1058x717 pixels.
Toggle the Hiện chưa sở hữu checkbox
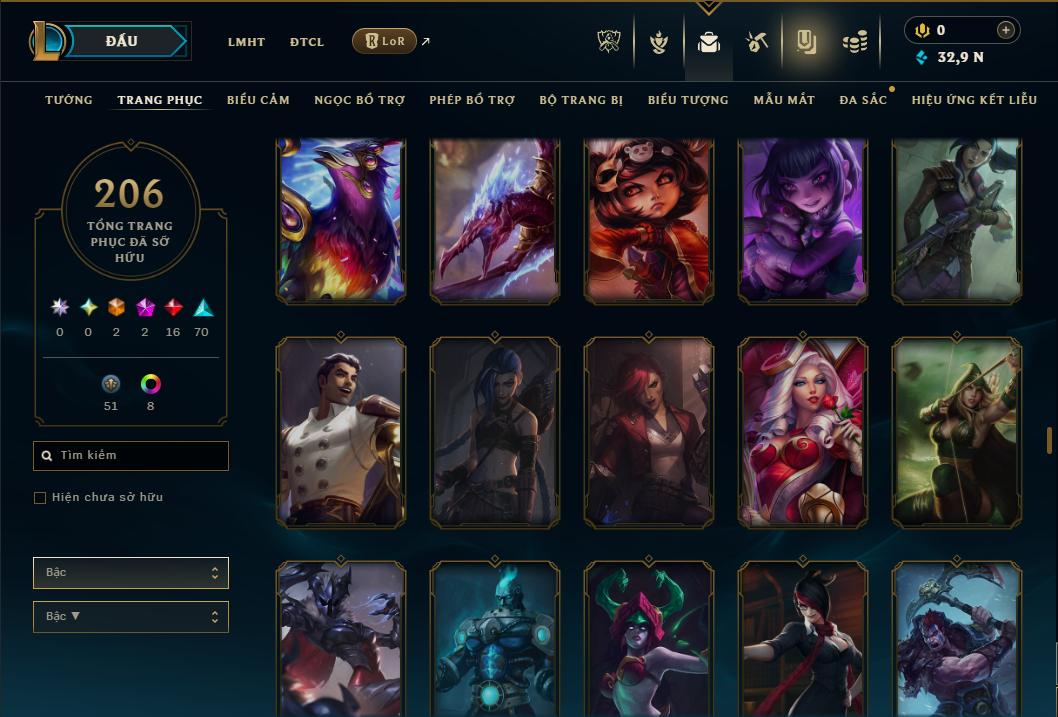40,498
